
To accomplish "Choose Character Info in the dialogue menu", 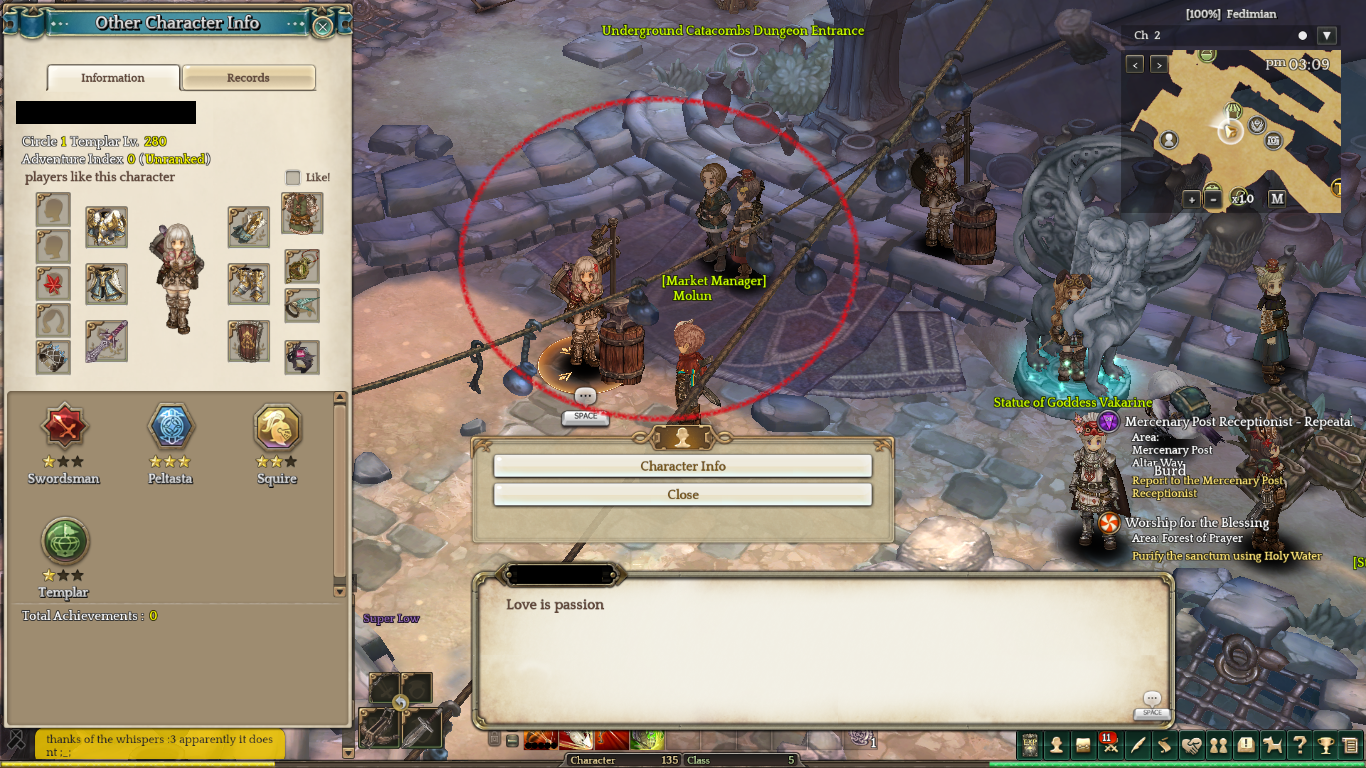I will 683,466.
